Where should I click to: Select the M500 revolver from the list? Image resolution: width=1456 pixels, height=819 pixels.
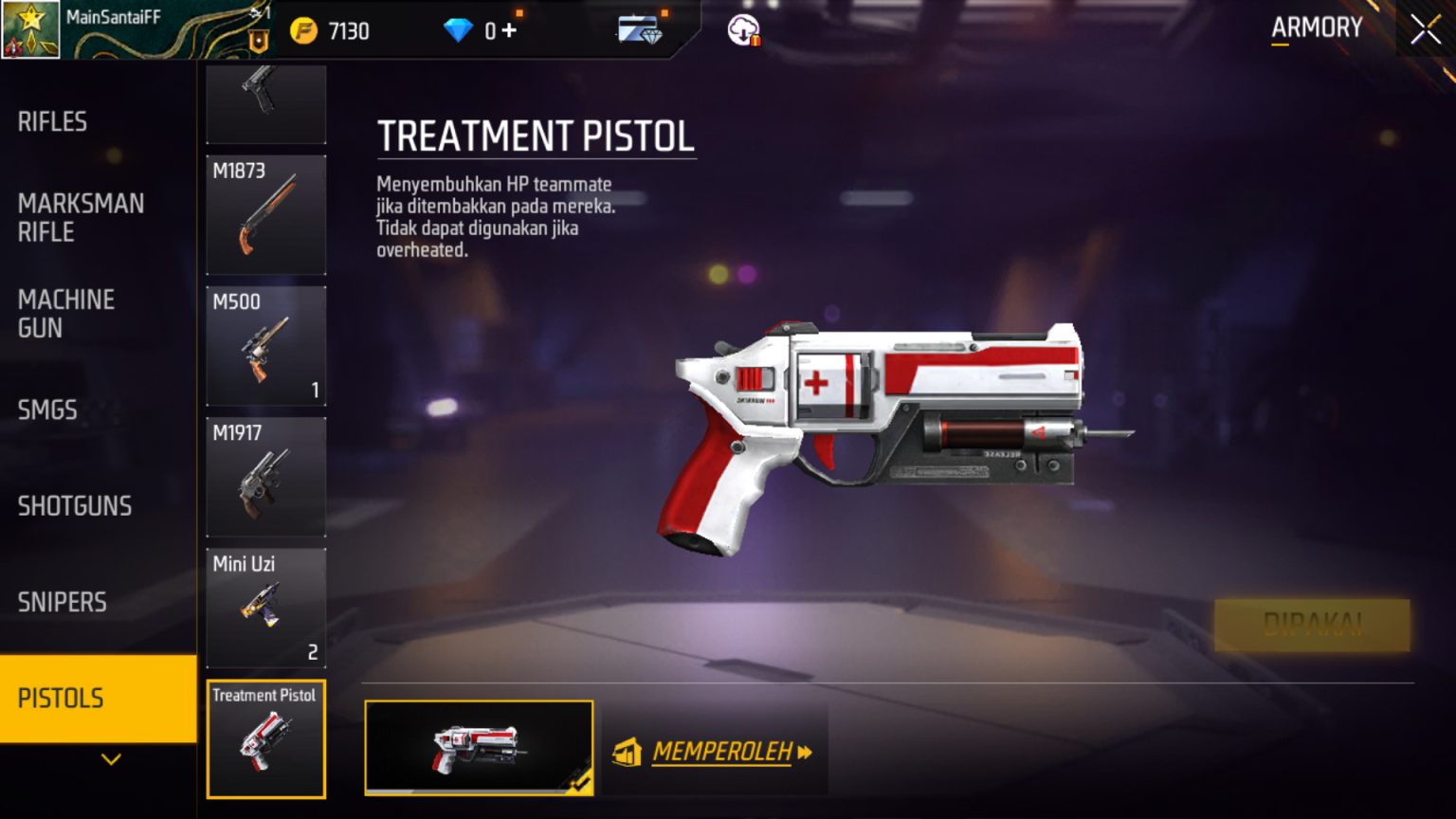pos(265,346)
